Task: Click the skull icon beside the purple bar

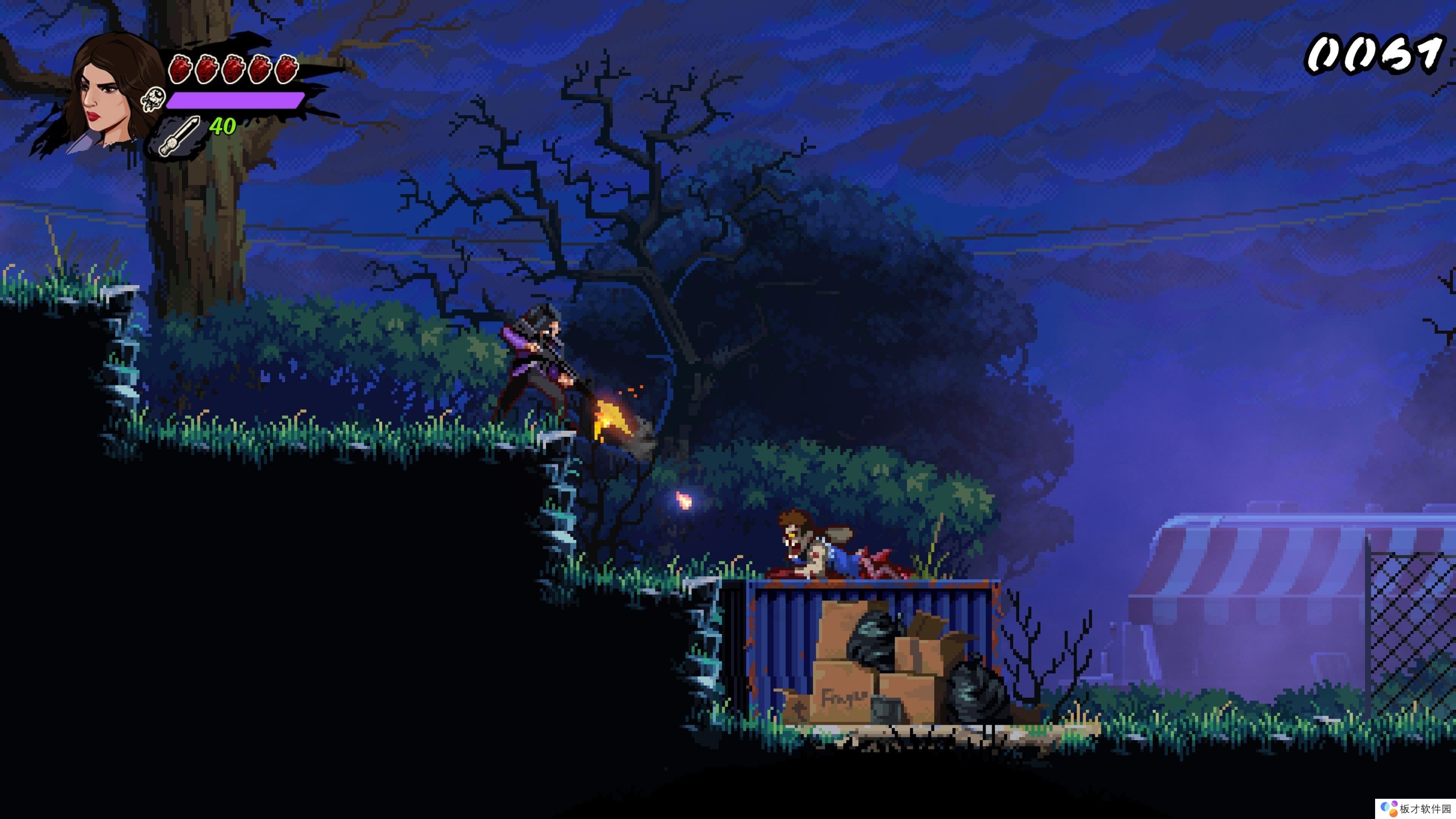Action: click(153, 99)
